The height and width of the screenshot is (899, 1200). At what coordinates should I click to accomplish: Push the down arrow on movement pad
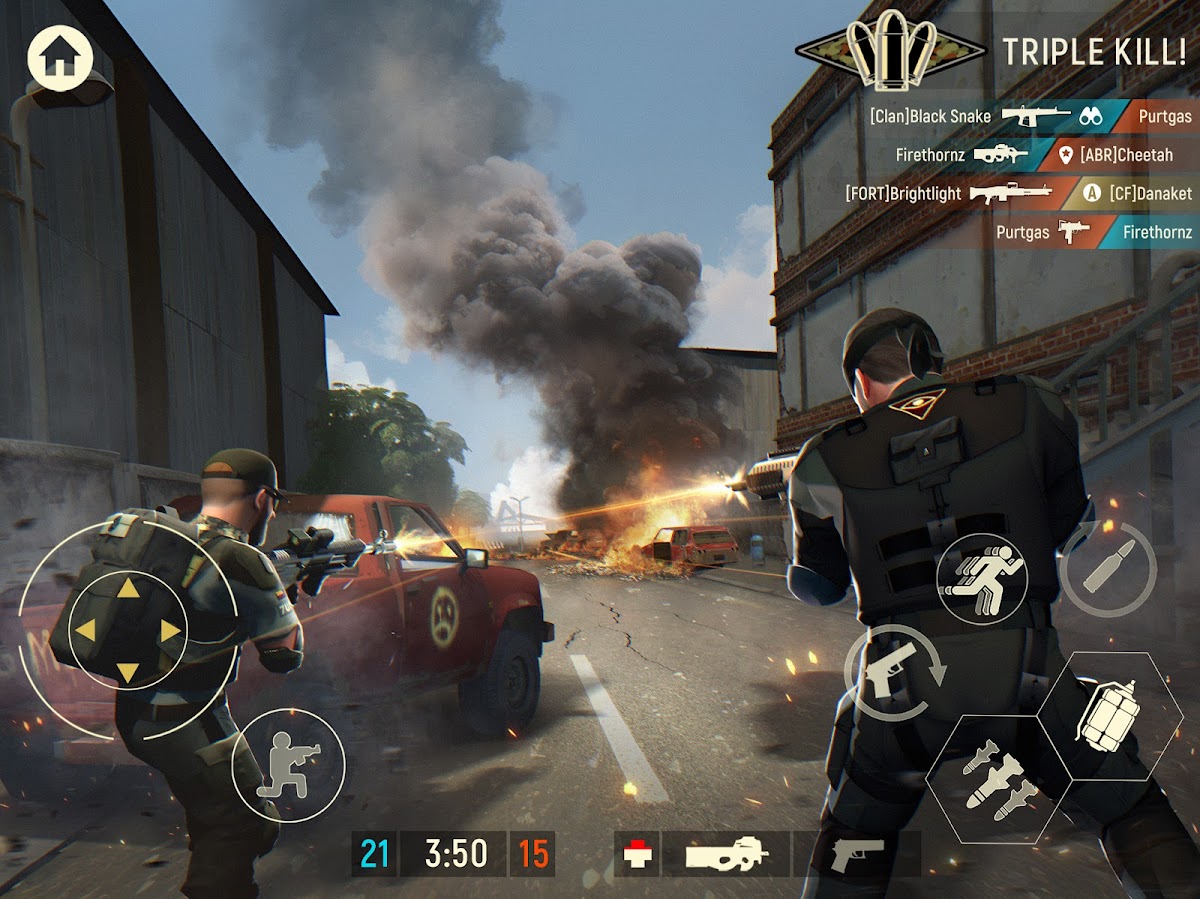pyautogui.click(x=128, y=672)
